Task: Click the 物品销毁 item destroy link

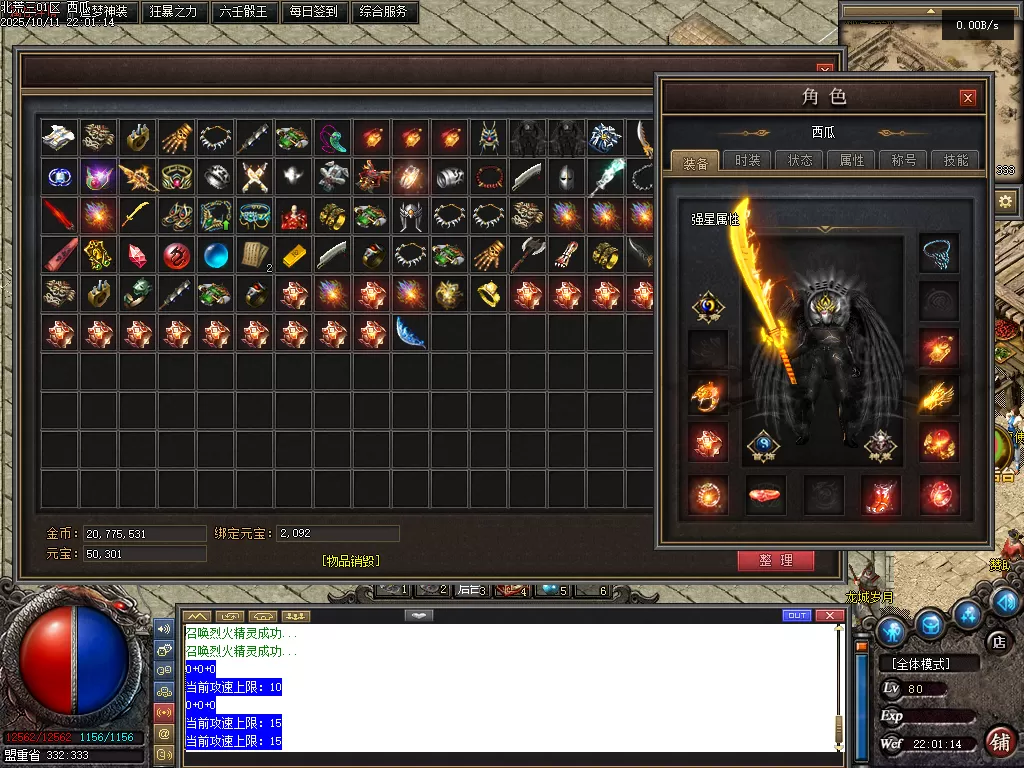Action: [351, 561]
